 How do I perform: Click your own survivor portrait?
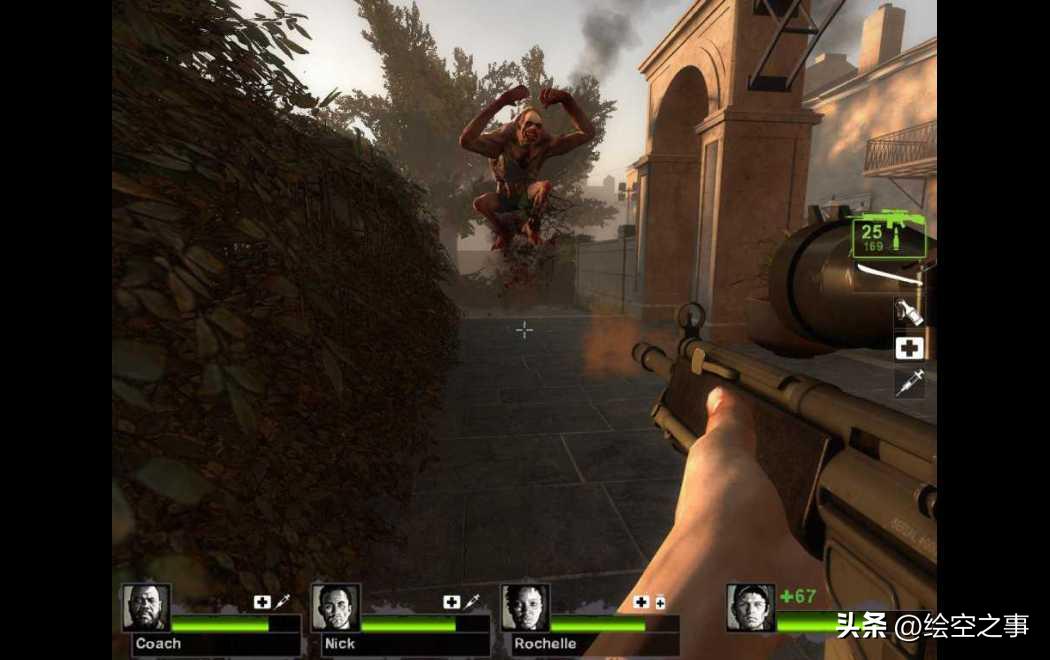(x=750, y=607)
